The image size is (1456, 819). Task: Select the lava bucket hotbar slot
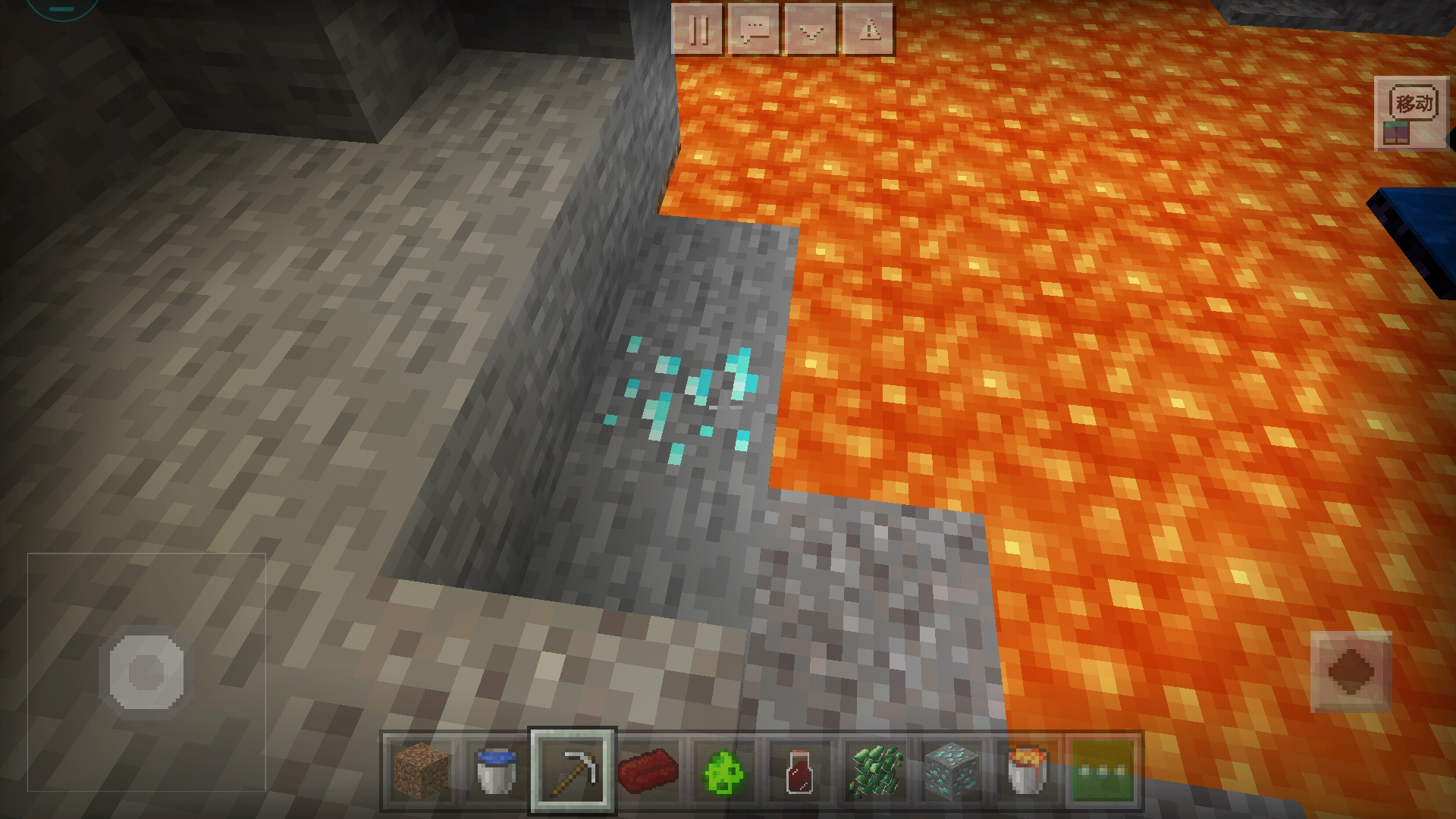pos(1028,771)
